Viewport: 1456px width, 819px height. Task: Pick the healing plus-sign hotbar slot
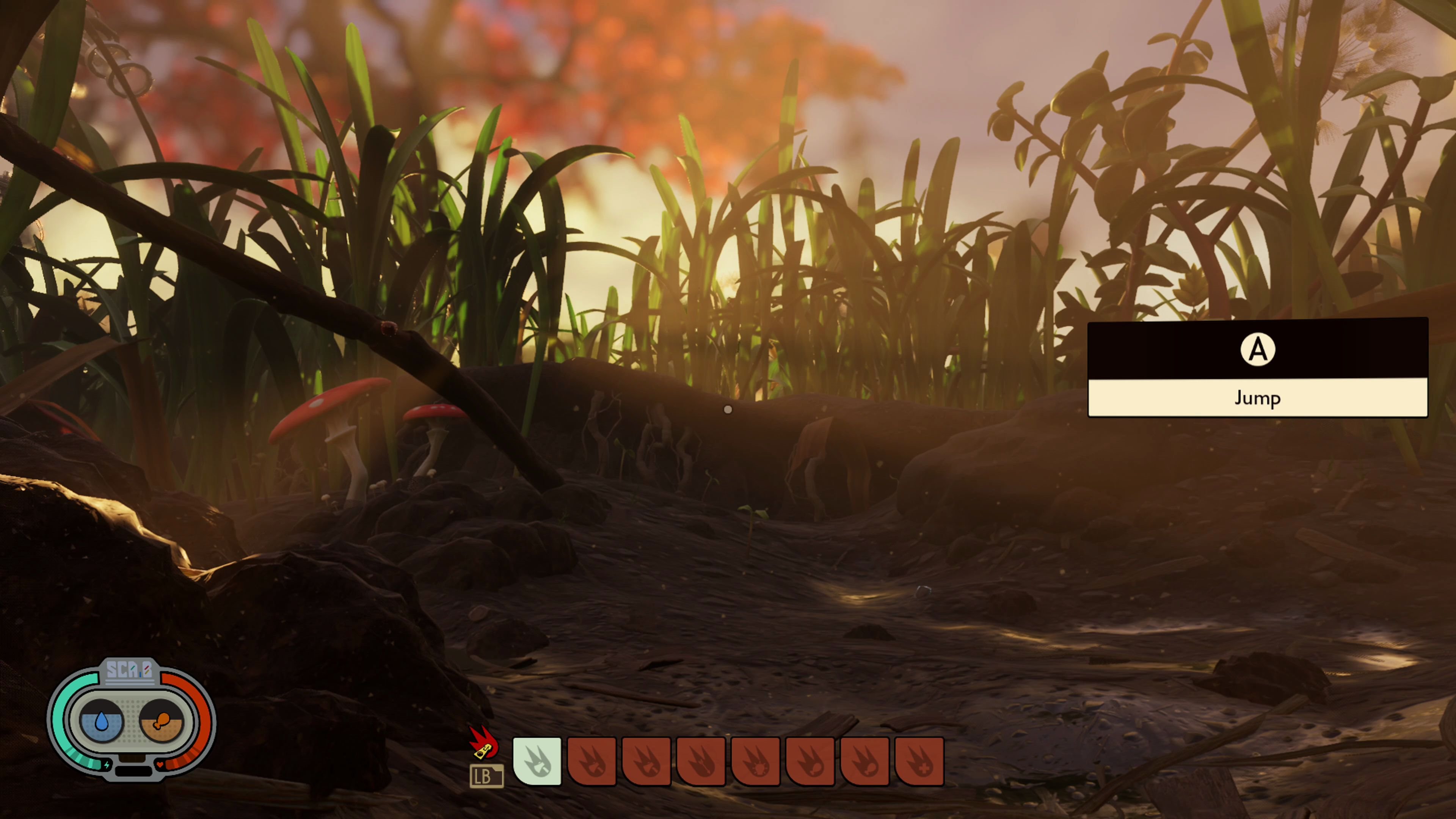pyautogui.click(x=919, y=761)
